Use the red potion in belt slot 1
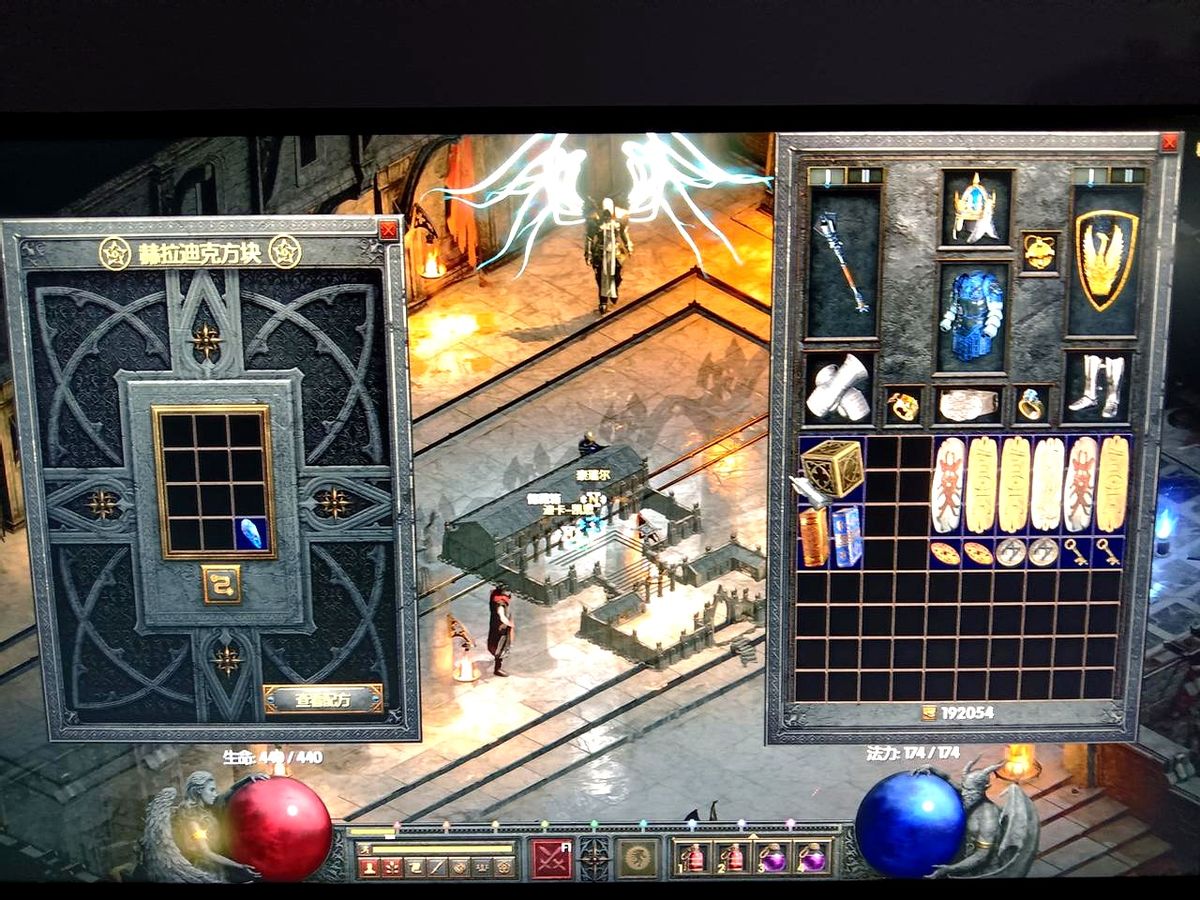1200x900 pixels. pos(692,858)
